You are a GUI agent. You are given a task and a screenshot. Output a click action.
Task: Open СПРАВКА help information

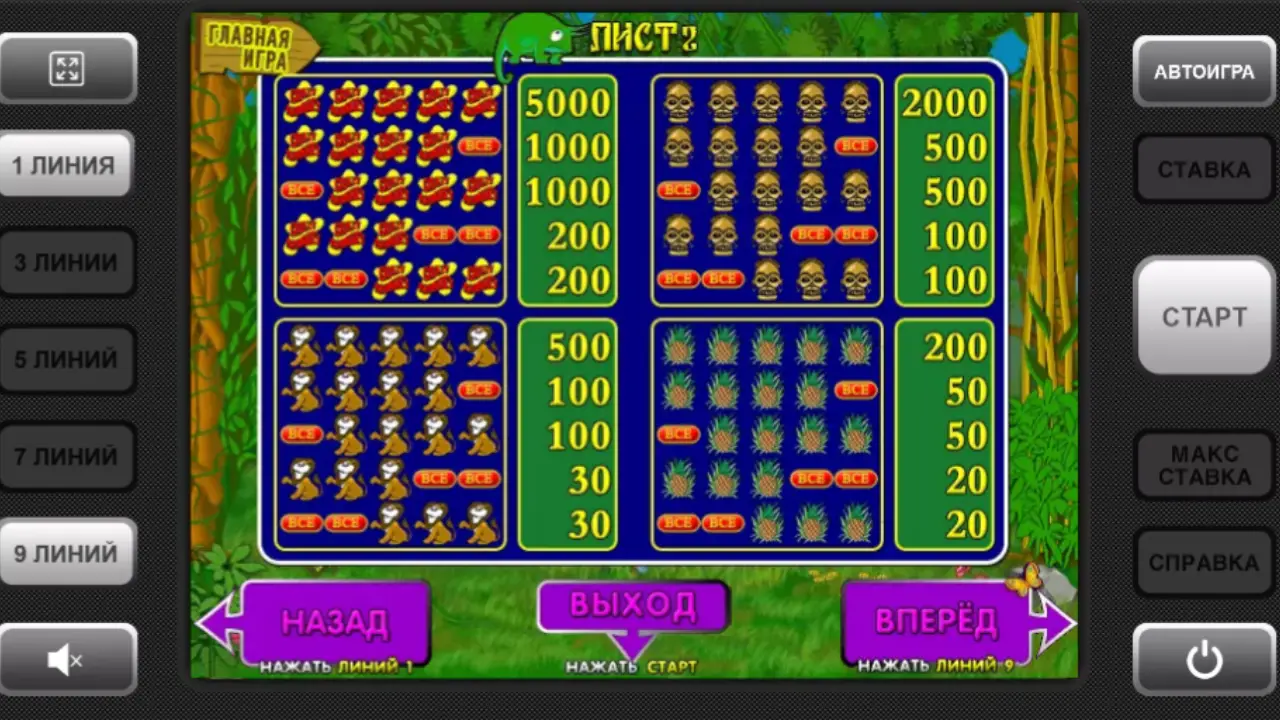pyautogui.click(x=1204, y=563)
